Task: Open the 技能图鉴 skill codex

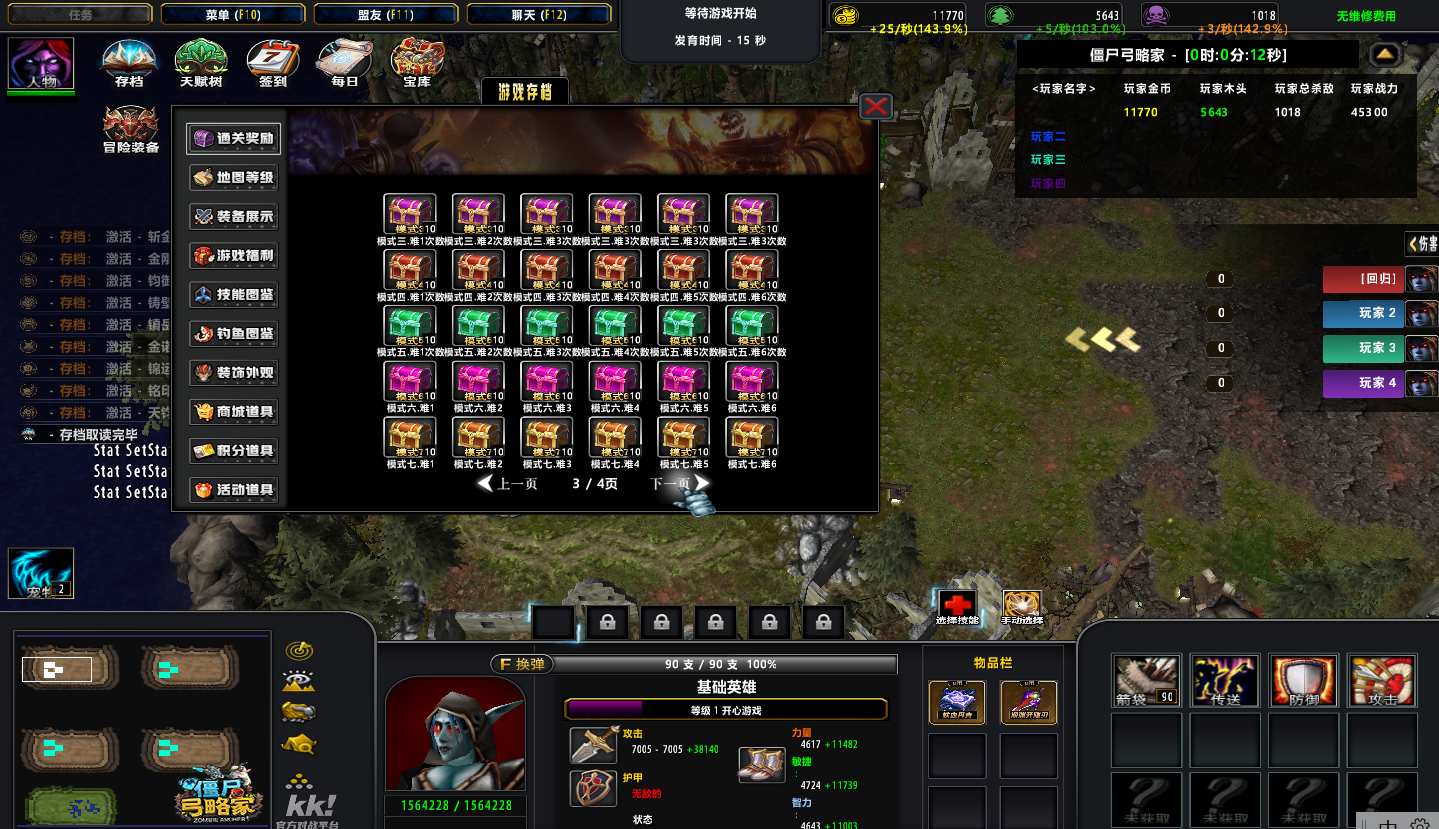Action: (x=234, y=295)
